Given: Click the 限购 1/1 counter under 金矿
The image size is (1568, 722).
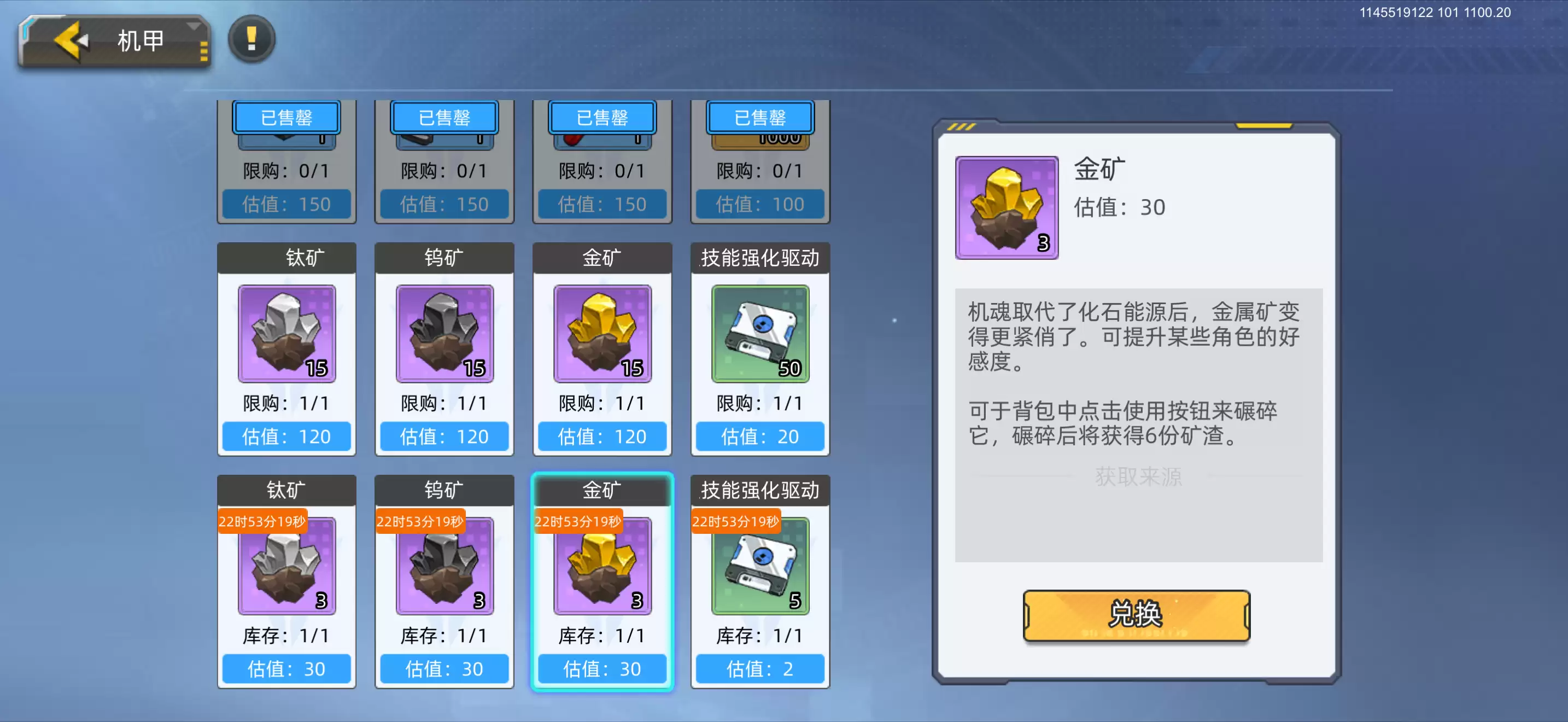Looking at the screenshot, I should (x=601, y=403).
